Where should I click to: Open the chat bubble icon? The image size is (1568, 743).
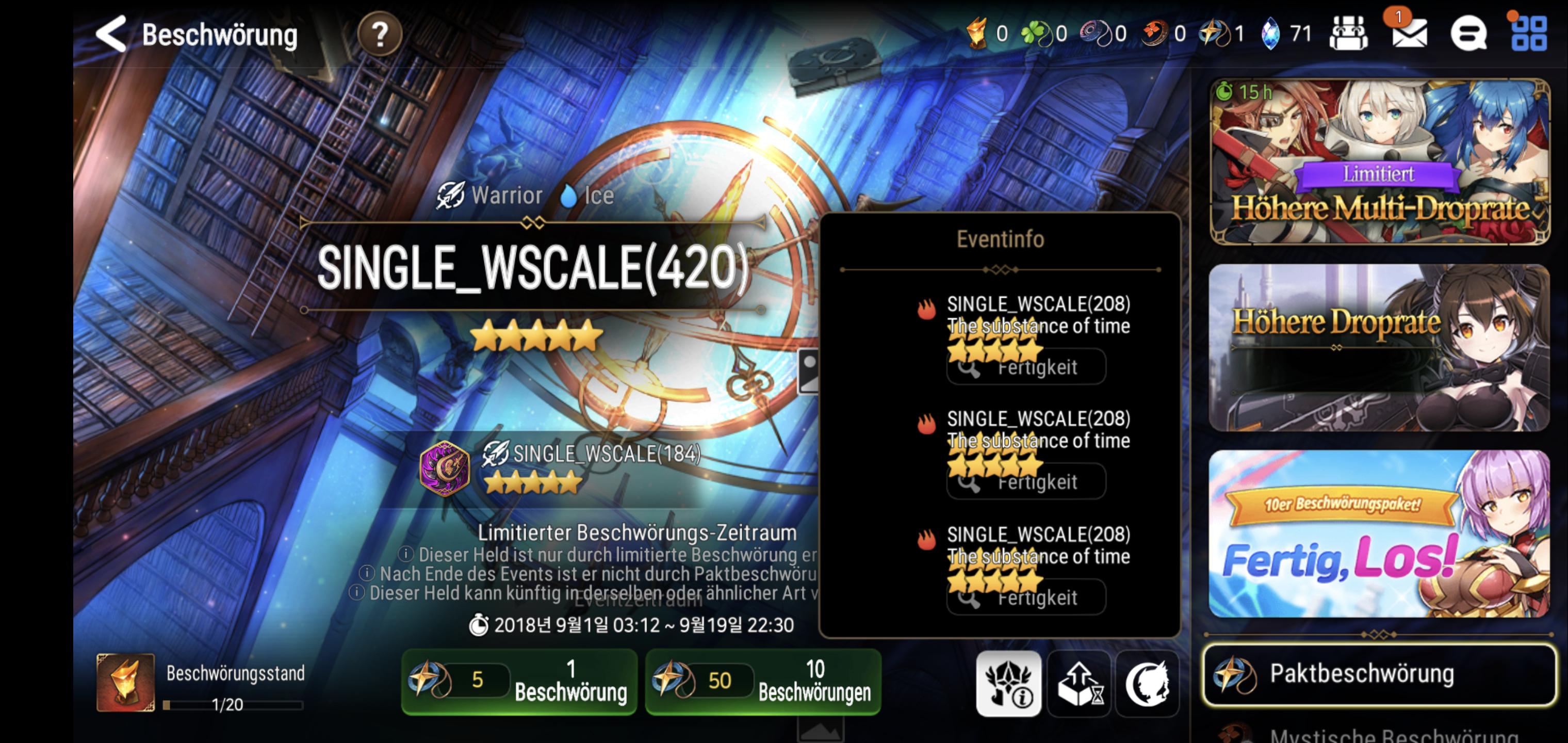pos(1470,35)
